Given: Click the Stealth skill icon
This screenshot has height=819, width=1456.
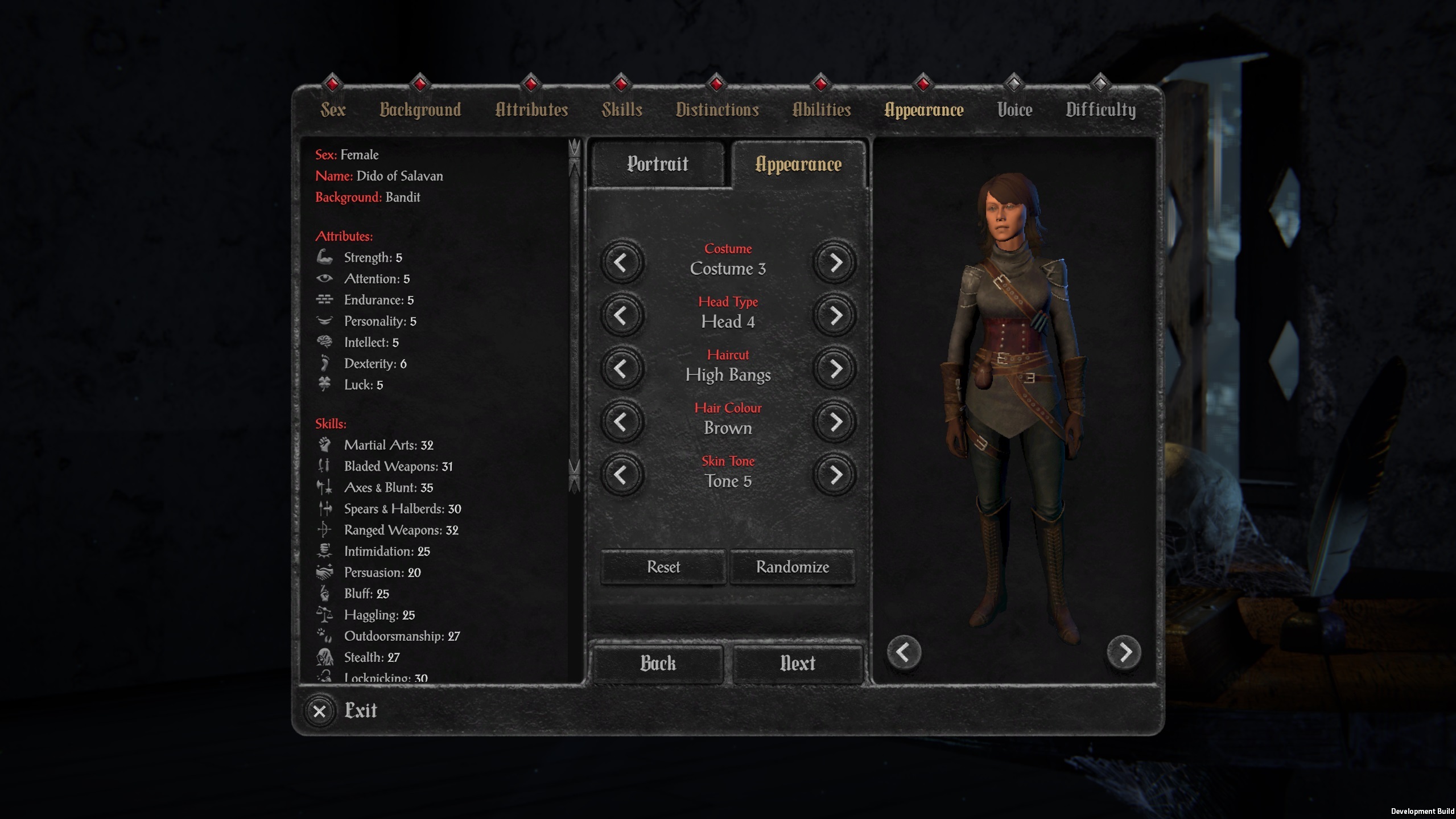Looking at the screenshot, I should 325,657.
